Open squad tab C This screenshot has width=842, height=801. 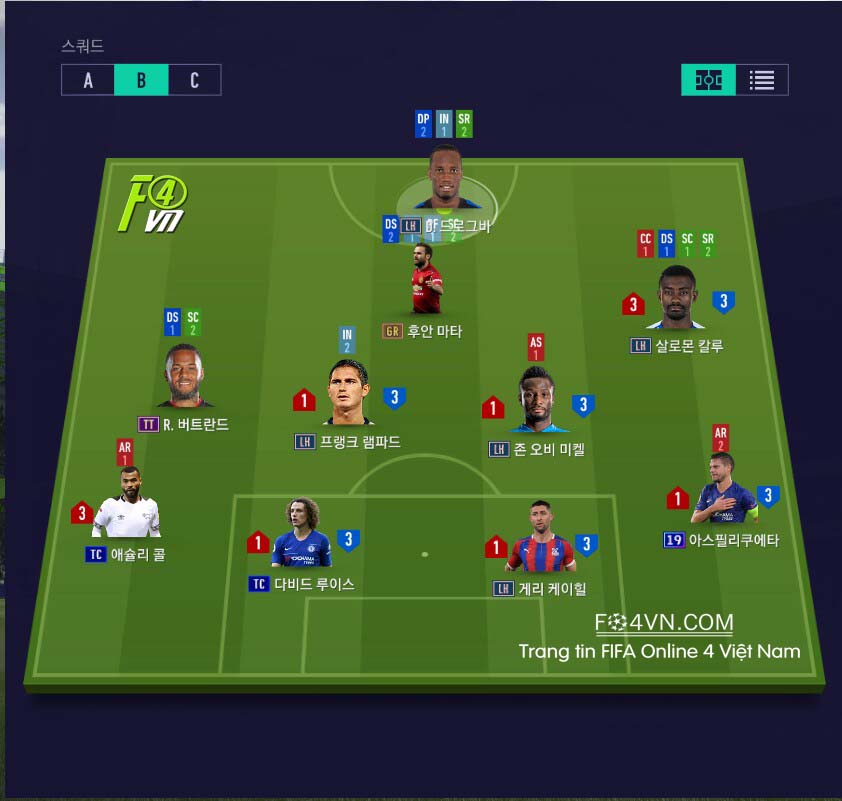(x=194, y=80)
